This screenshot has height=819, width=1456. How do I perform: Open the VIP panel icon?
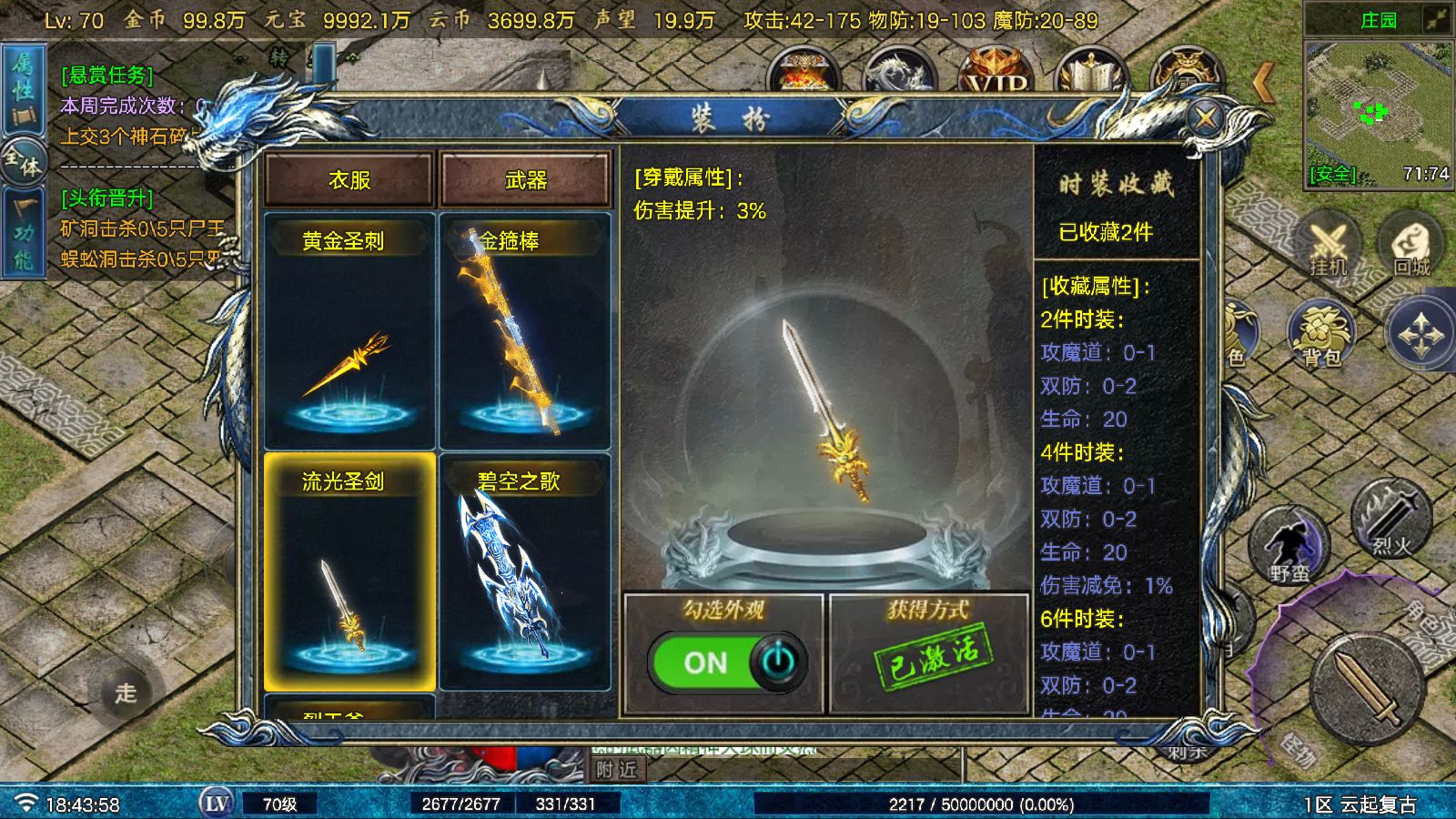[x=995, y=73]
